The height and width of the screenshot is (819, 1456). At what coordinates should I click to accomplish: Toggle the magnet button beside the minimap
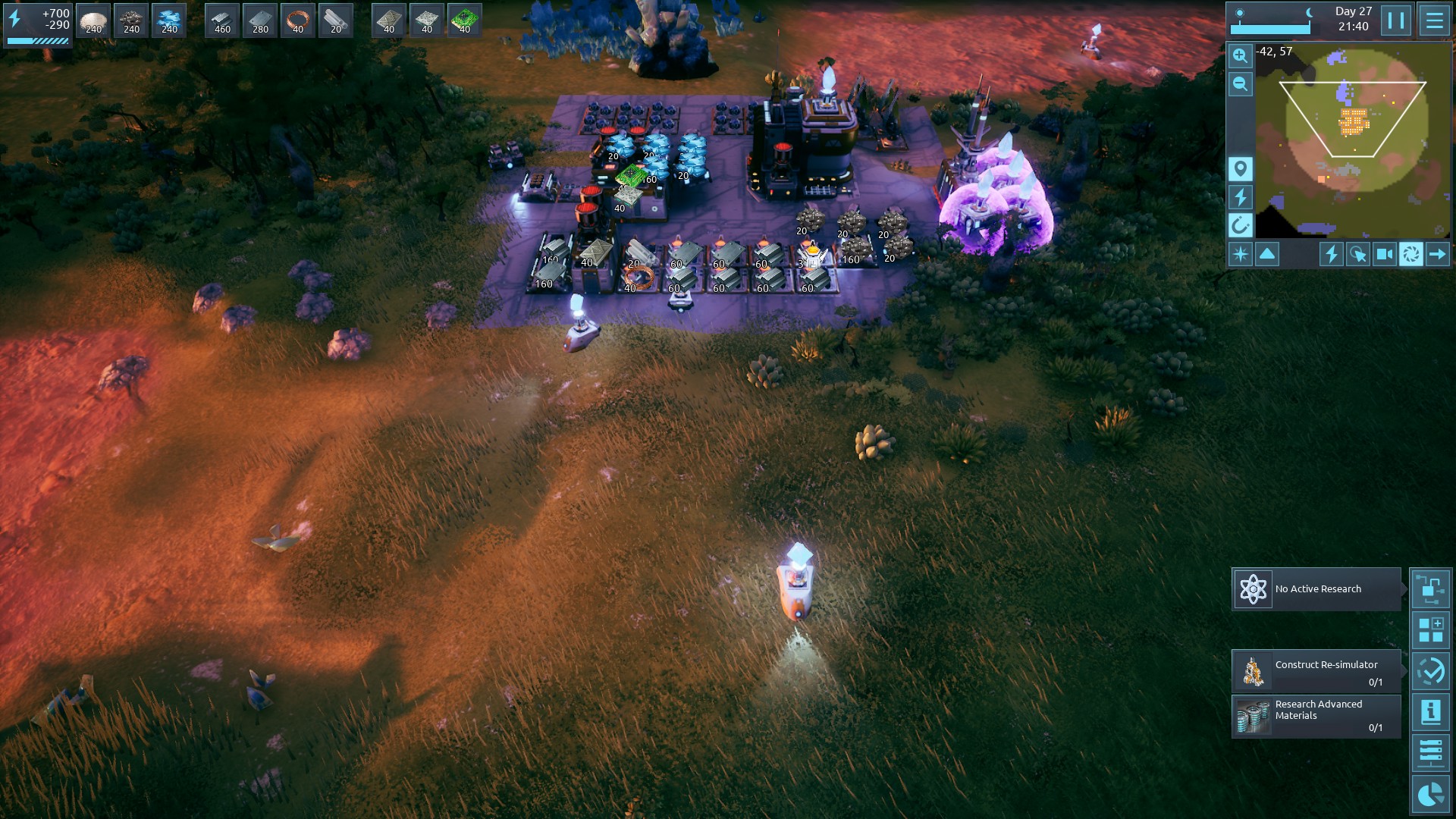point(1240,225)
